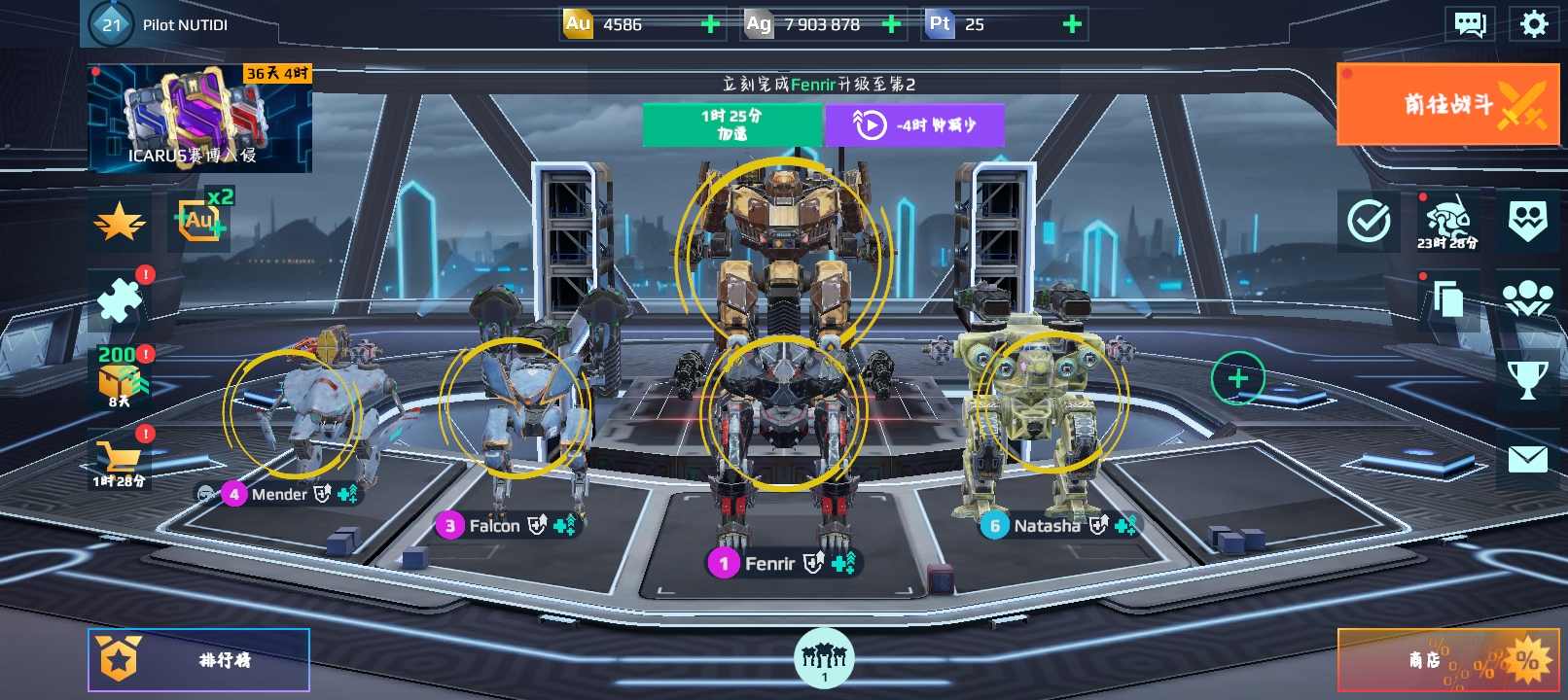Watch ad to reduce upgrade time
The height and width of the screenshot is (700, 1568).
pos(914,124)
